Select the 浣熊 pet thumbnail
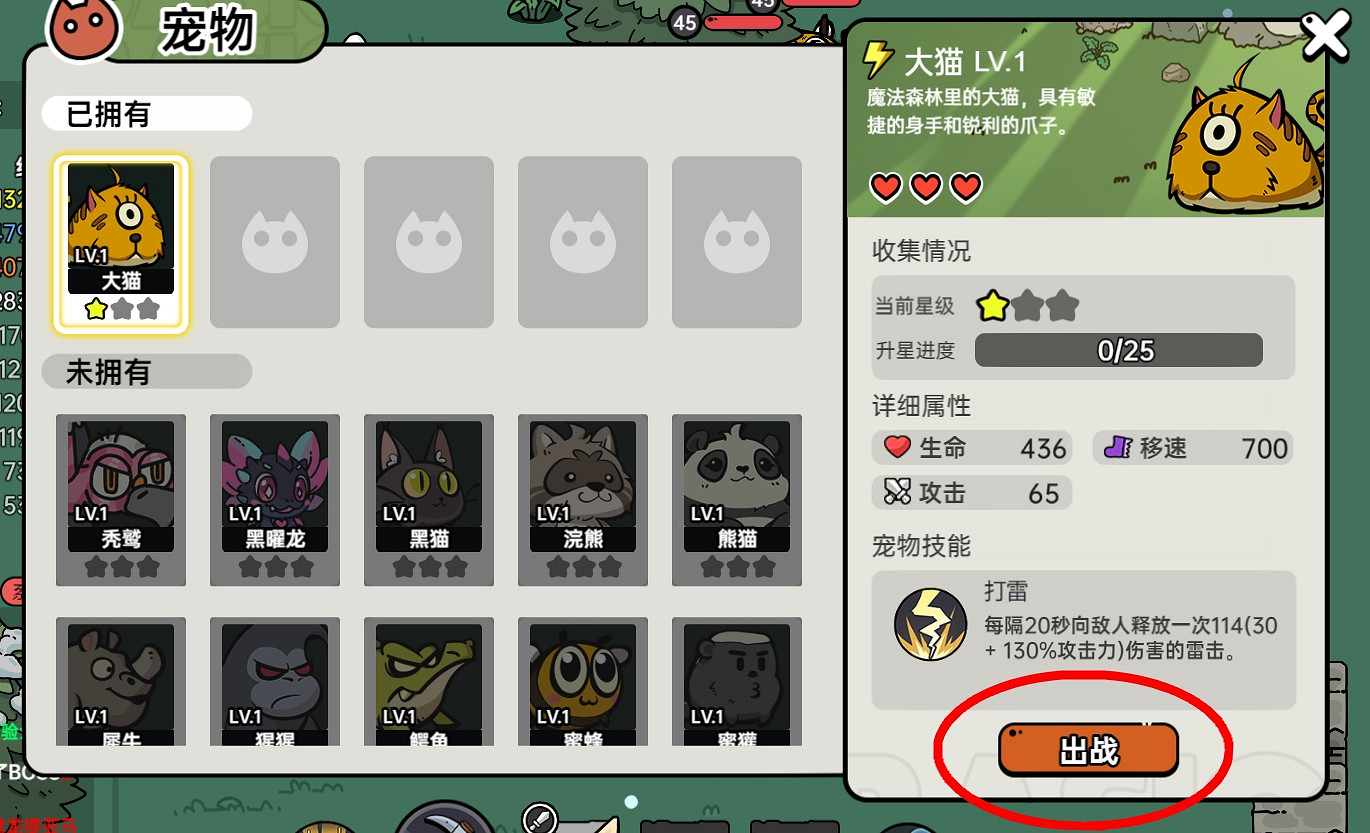Image resolution: width=1370 pixels, height=833 pixels. click(582, 498)
